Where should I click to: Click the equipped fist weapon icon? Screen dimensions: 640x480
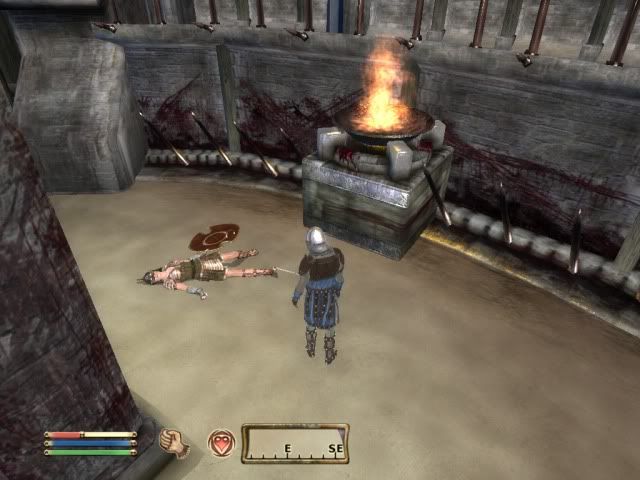click(x=175, y=443)
